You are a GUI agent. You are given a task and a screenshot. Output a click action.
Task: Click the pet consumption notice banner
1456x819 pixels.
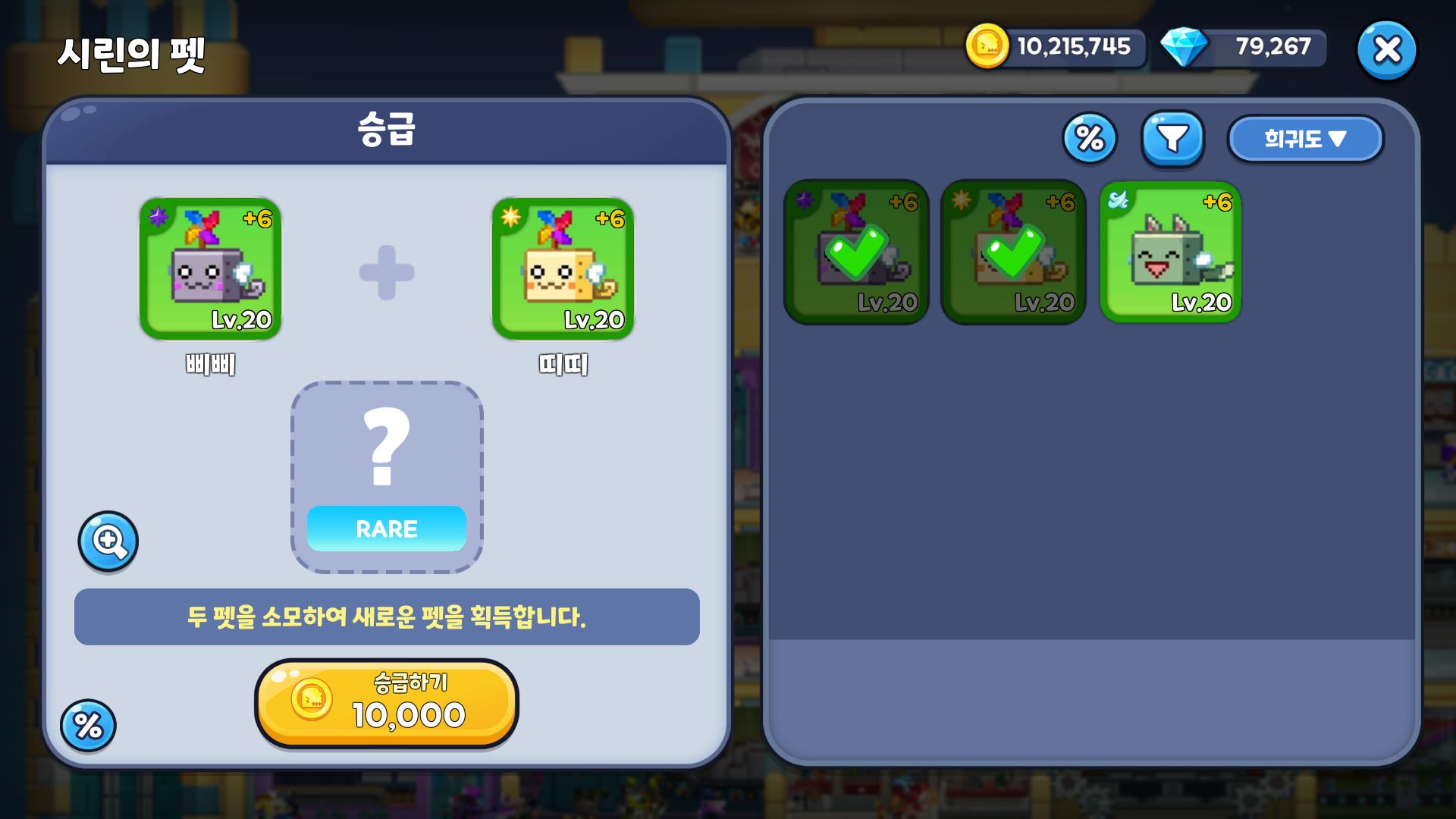coord(386,618)
